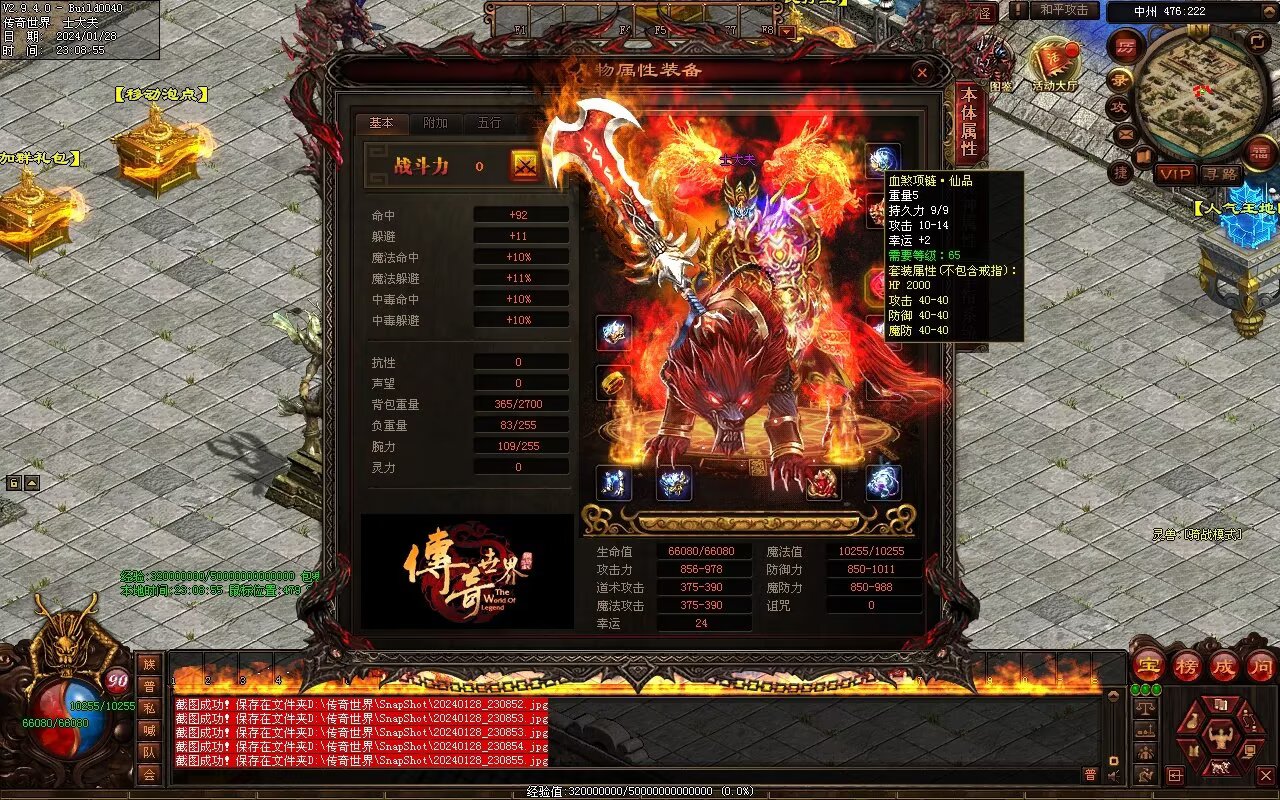Open the 宝 treasure shop button
This screenshot has width=1280, height=800.
coord(1148,666)
